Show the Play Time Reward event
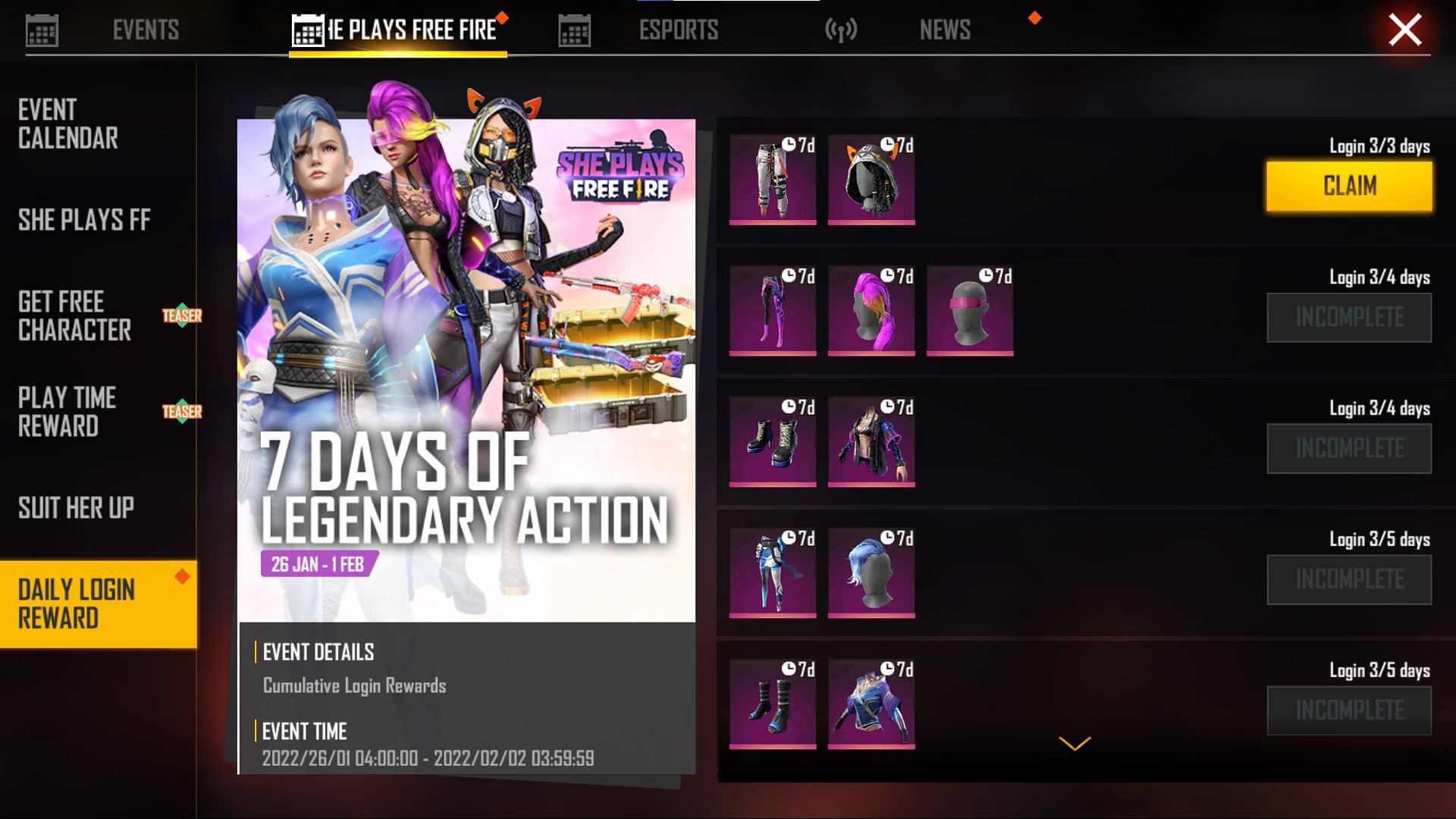Screen dimensions: 1456x819 pos(67,412)
